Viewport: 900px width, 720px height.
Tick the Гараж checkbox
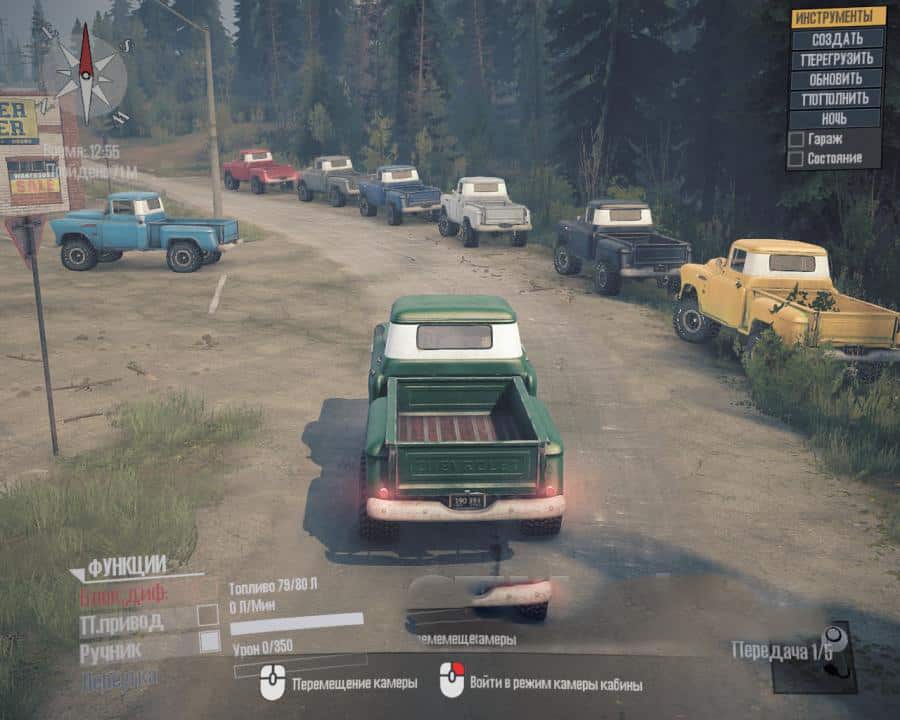tap(796, 139)
